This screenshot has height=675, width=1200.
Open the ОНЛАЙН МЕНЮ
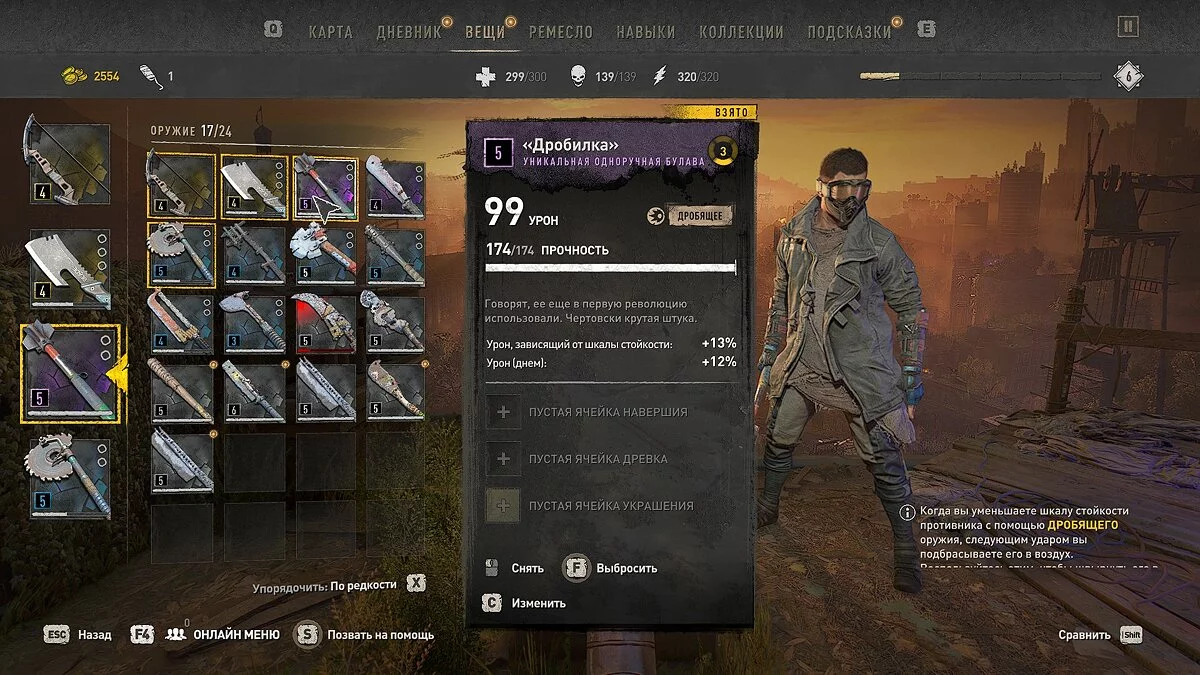(x=236, y=634)
